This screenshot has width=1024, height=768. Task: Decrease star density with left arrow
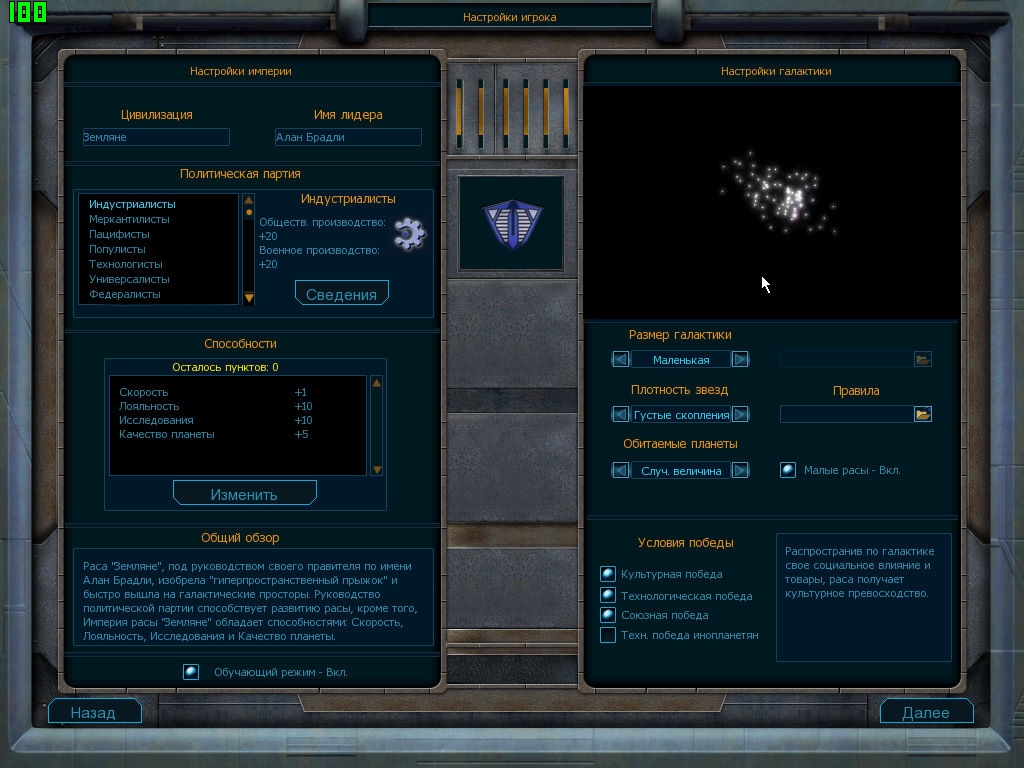pos(621,414)
